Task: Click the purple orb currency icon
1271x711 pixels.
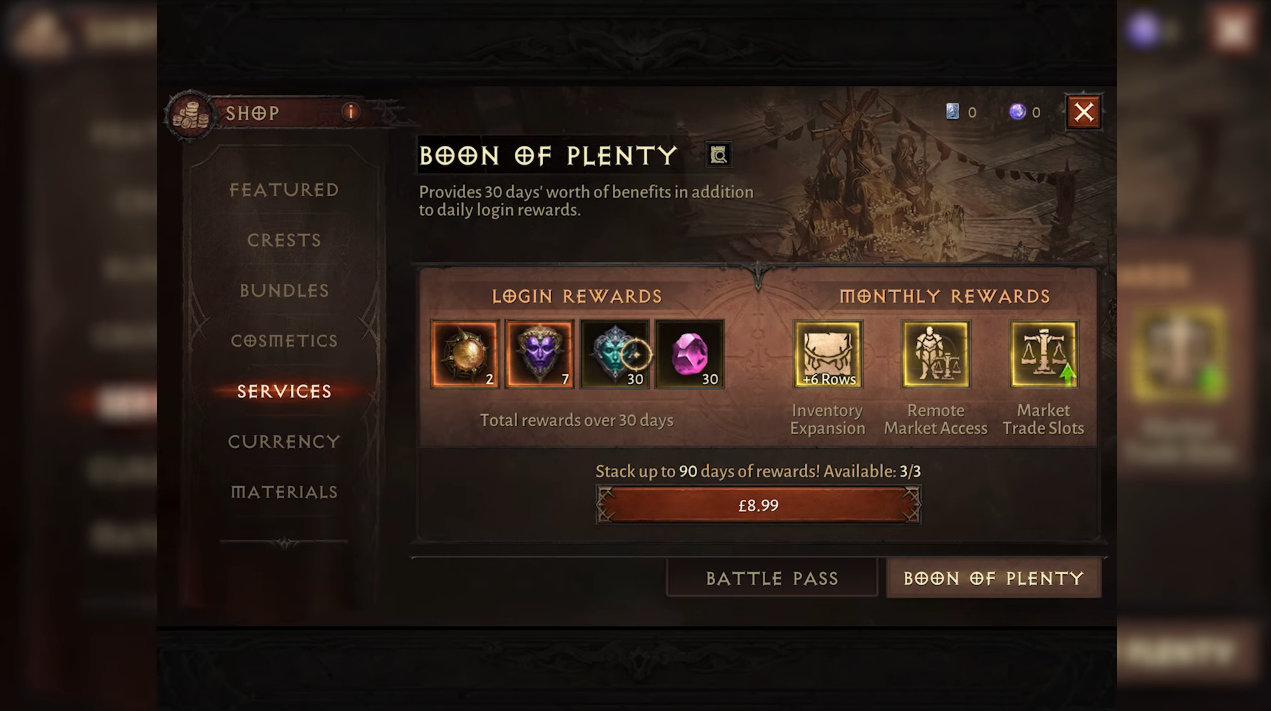Action: click(x=1017, y=112)
